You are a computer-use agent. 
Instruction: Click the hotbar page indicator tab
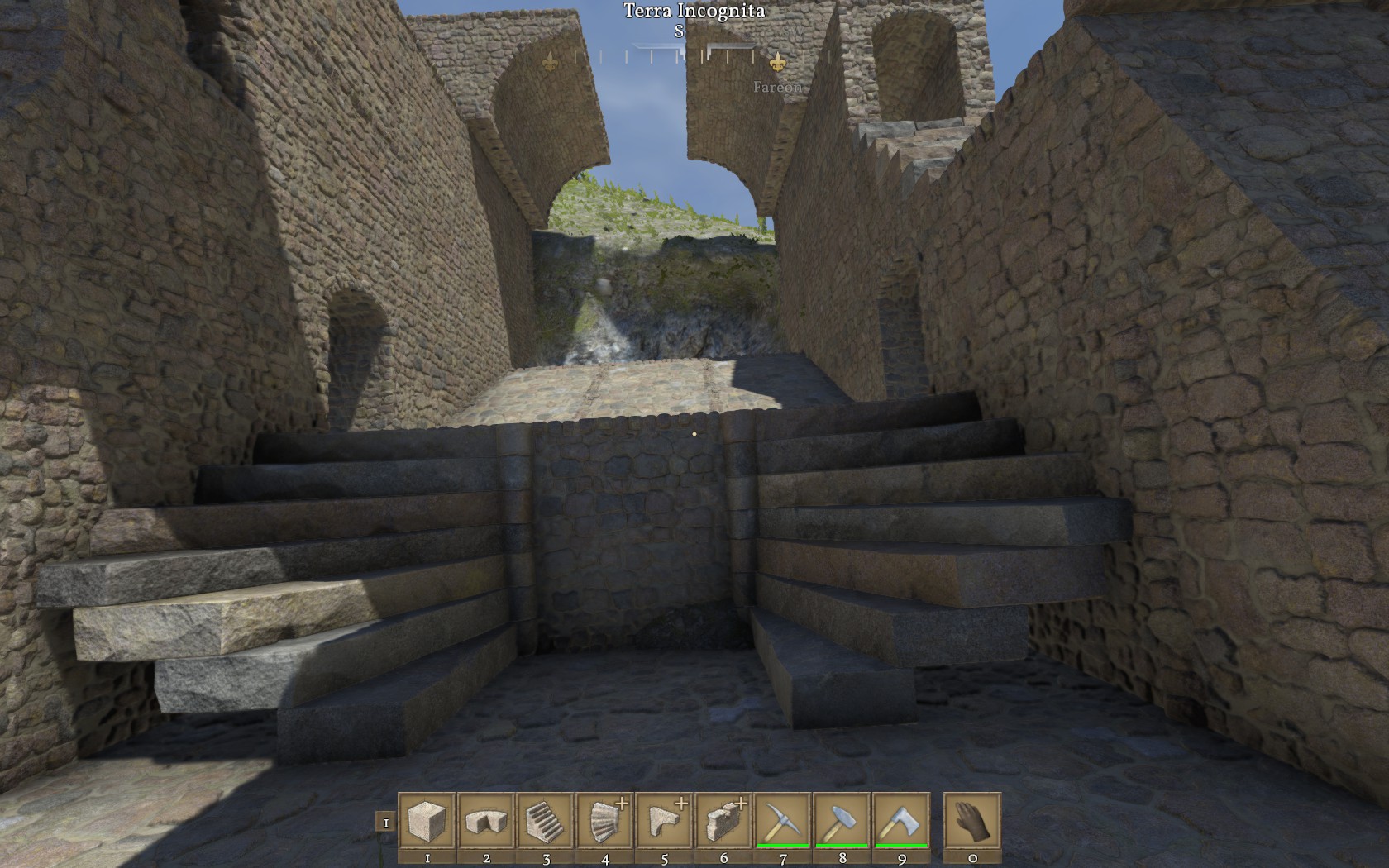coord(385,823)
